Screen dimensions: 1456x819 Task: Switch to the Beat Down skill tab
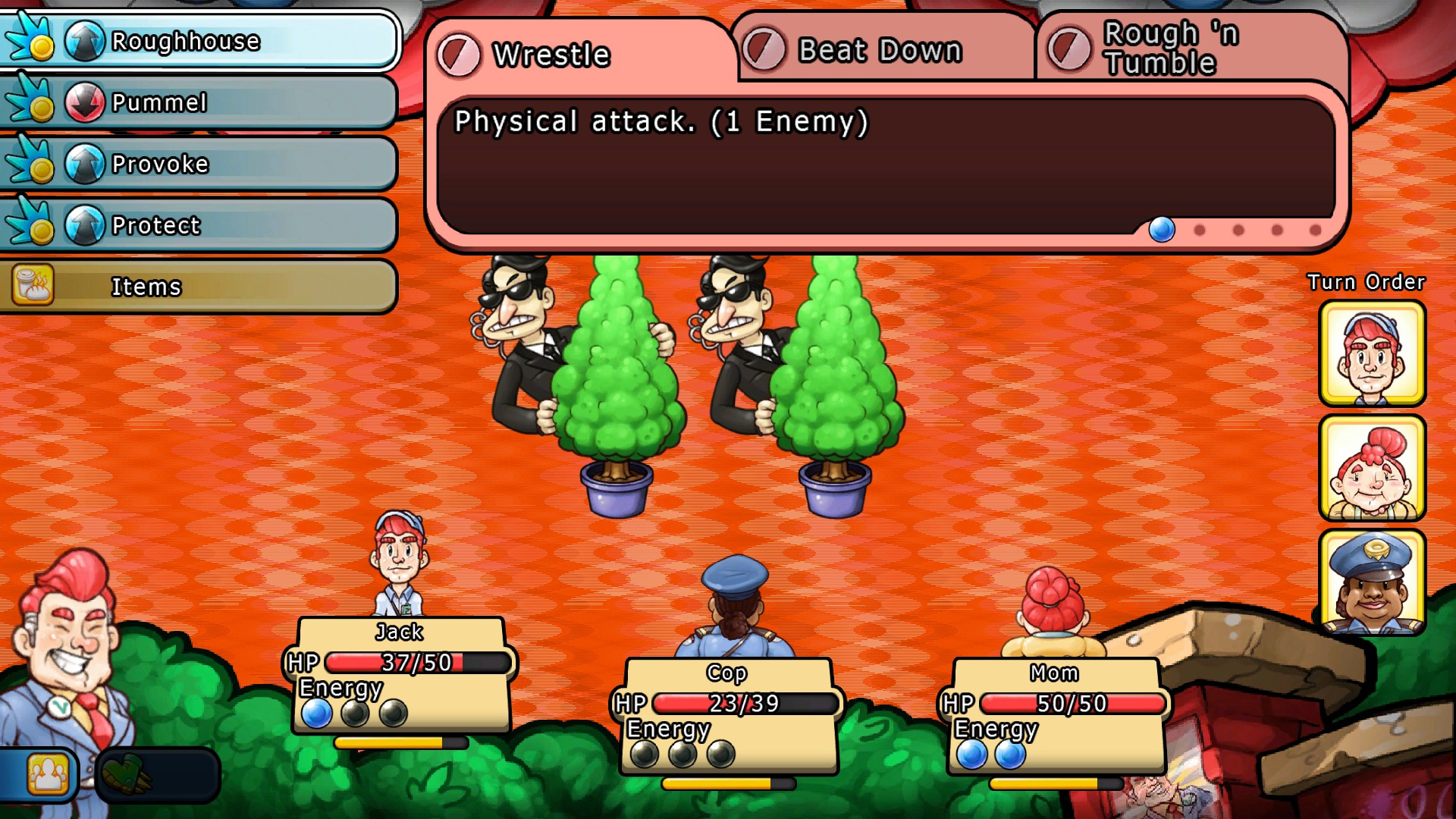pos(883,50)
